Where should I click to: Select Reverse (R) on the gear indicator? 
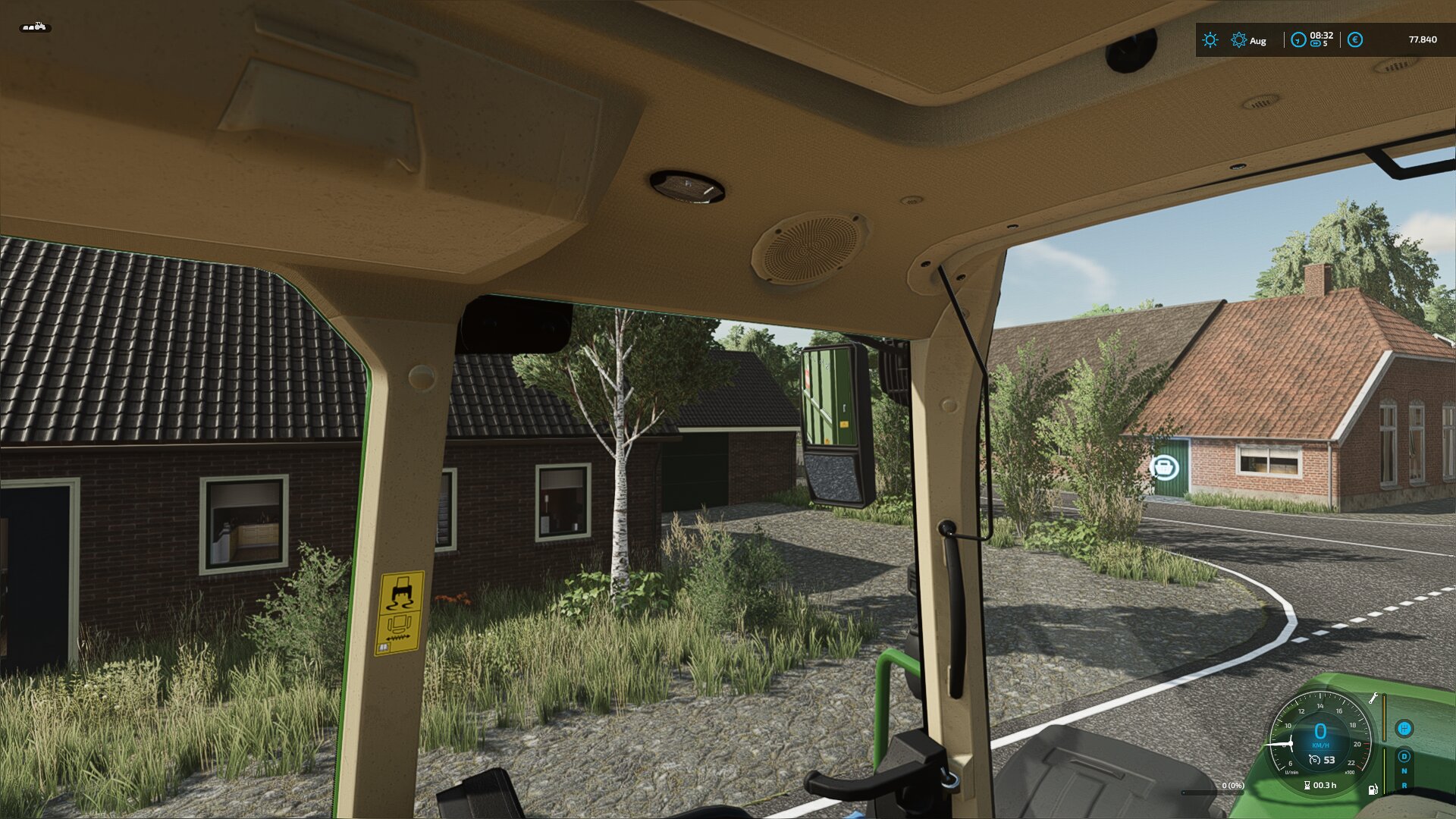1404,786
